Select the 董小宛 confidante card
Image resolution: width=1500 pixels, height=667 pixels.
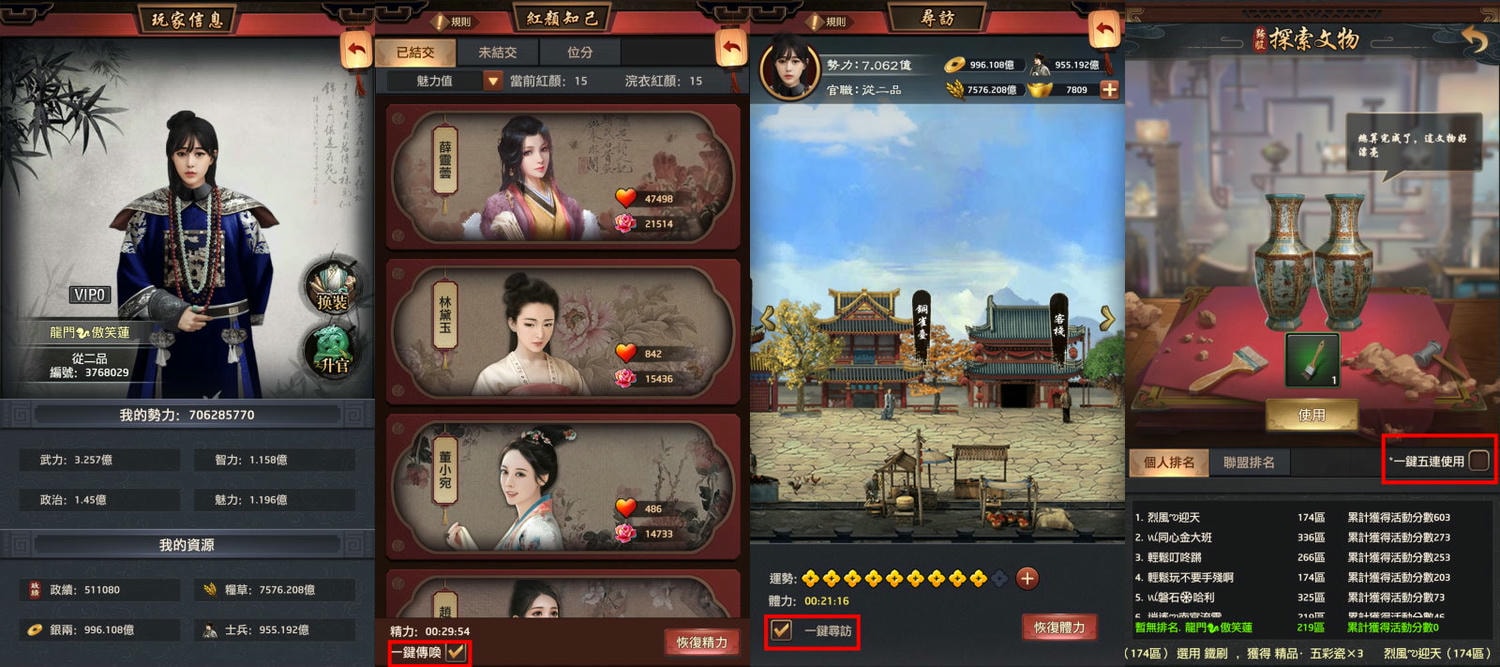tap(562, 485)
